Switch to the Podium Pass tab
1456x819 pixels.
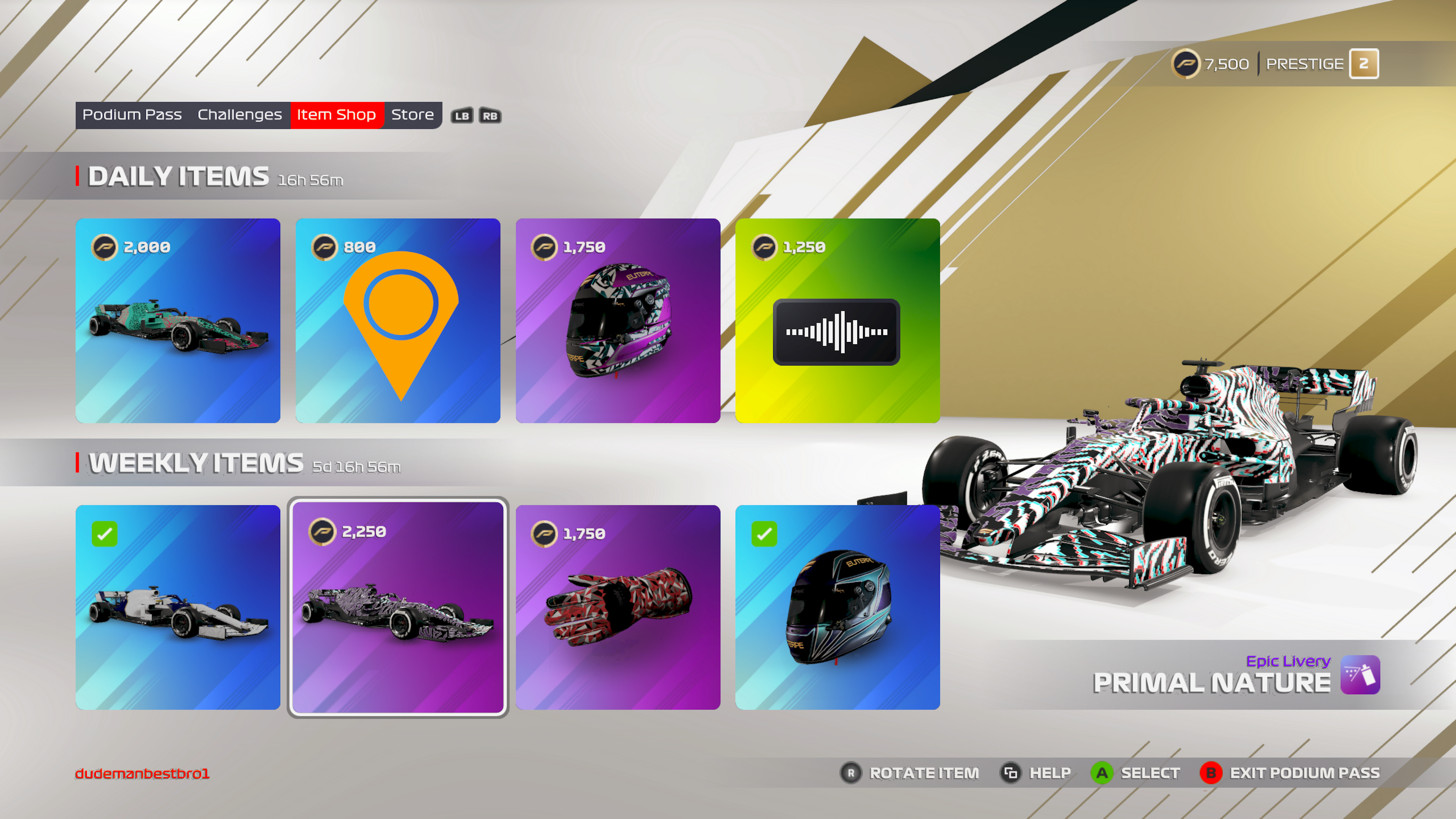pos(132,115)
